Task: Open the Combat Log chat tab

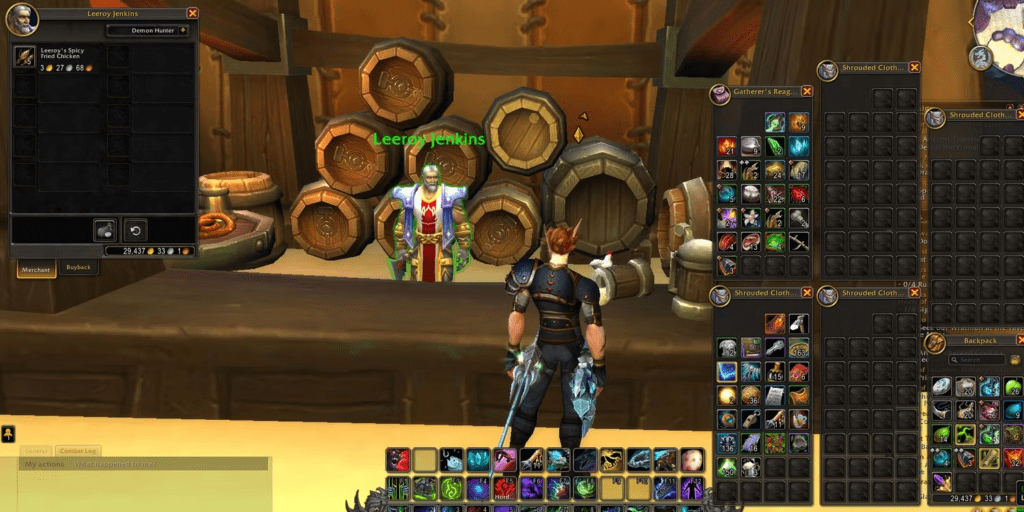Action: [x=77, y=452]
